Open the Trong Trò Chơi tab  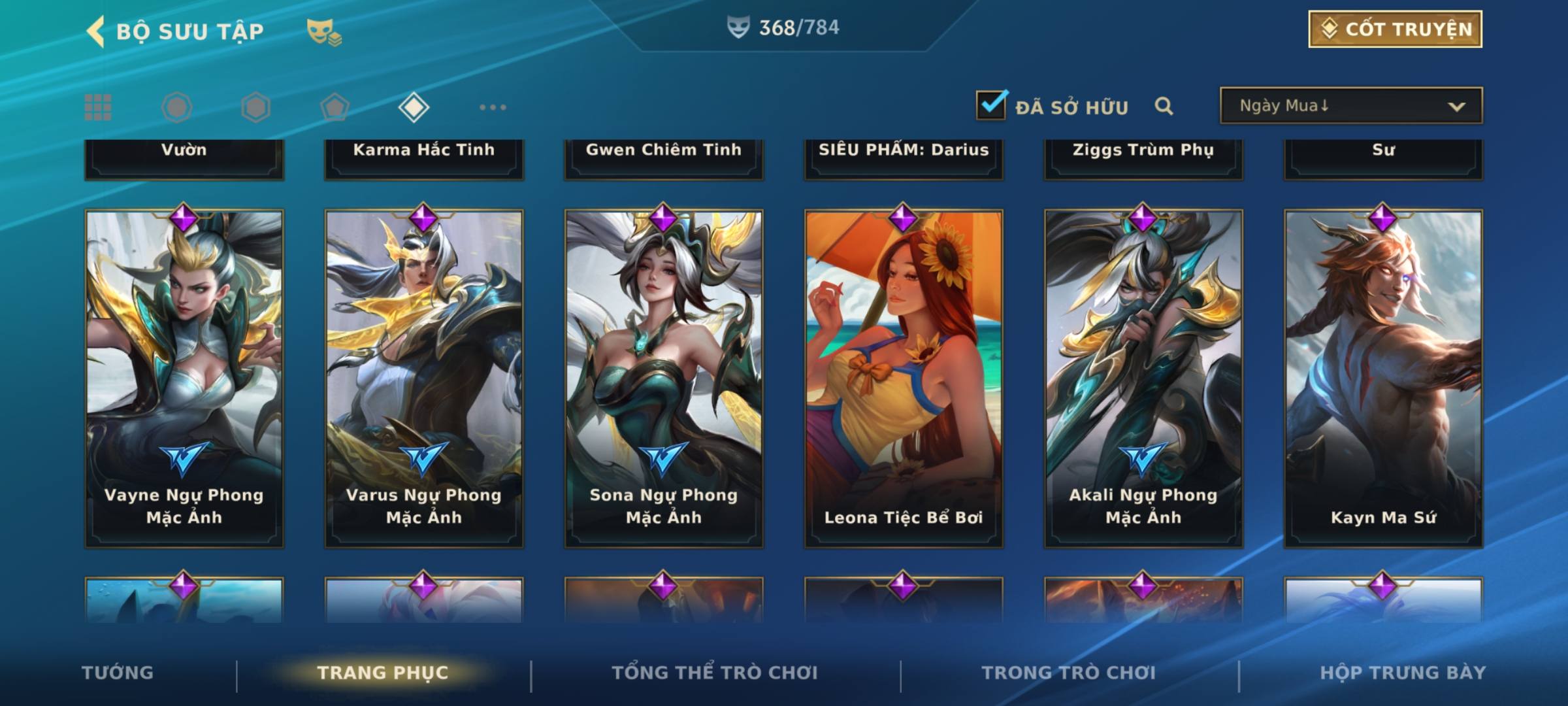pos(1069,673)
